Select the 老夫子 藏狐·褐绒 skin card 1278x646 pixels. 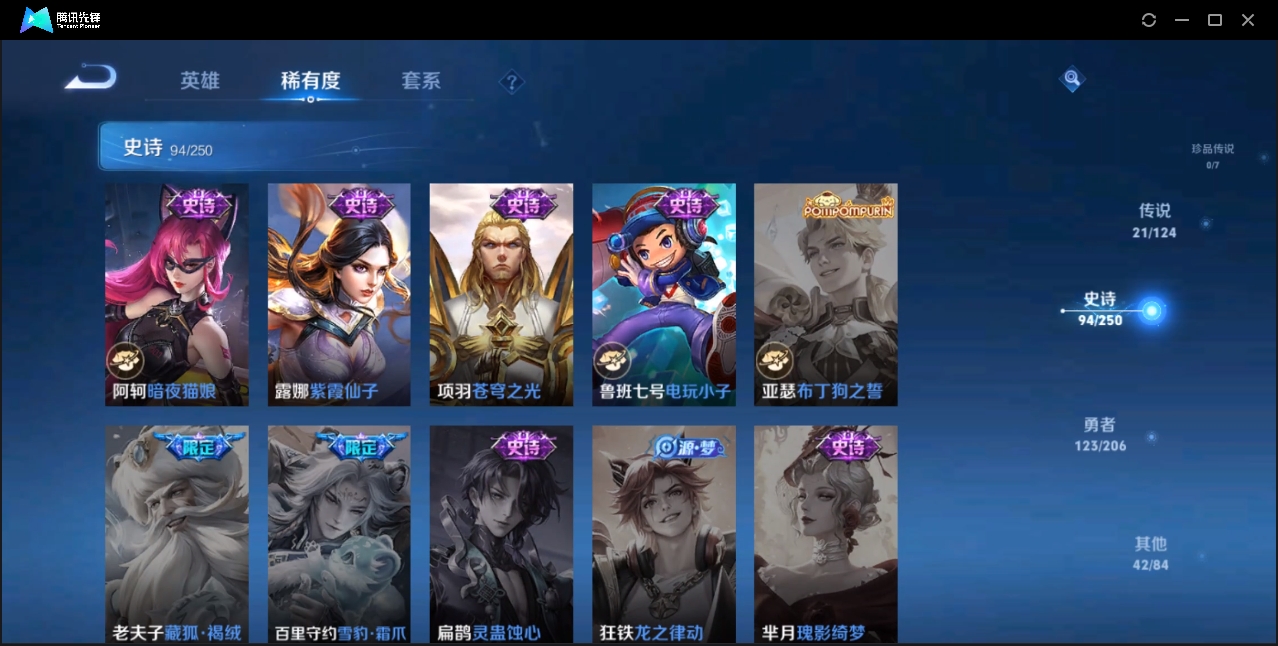tap(177, 534)
